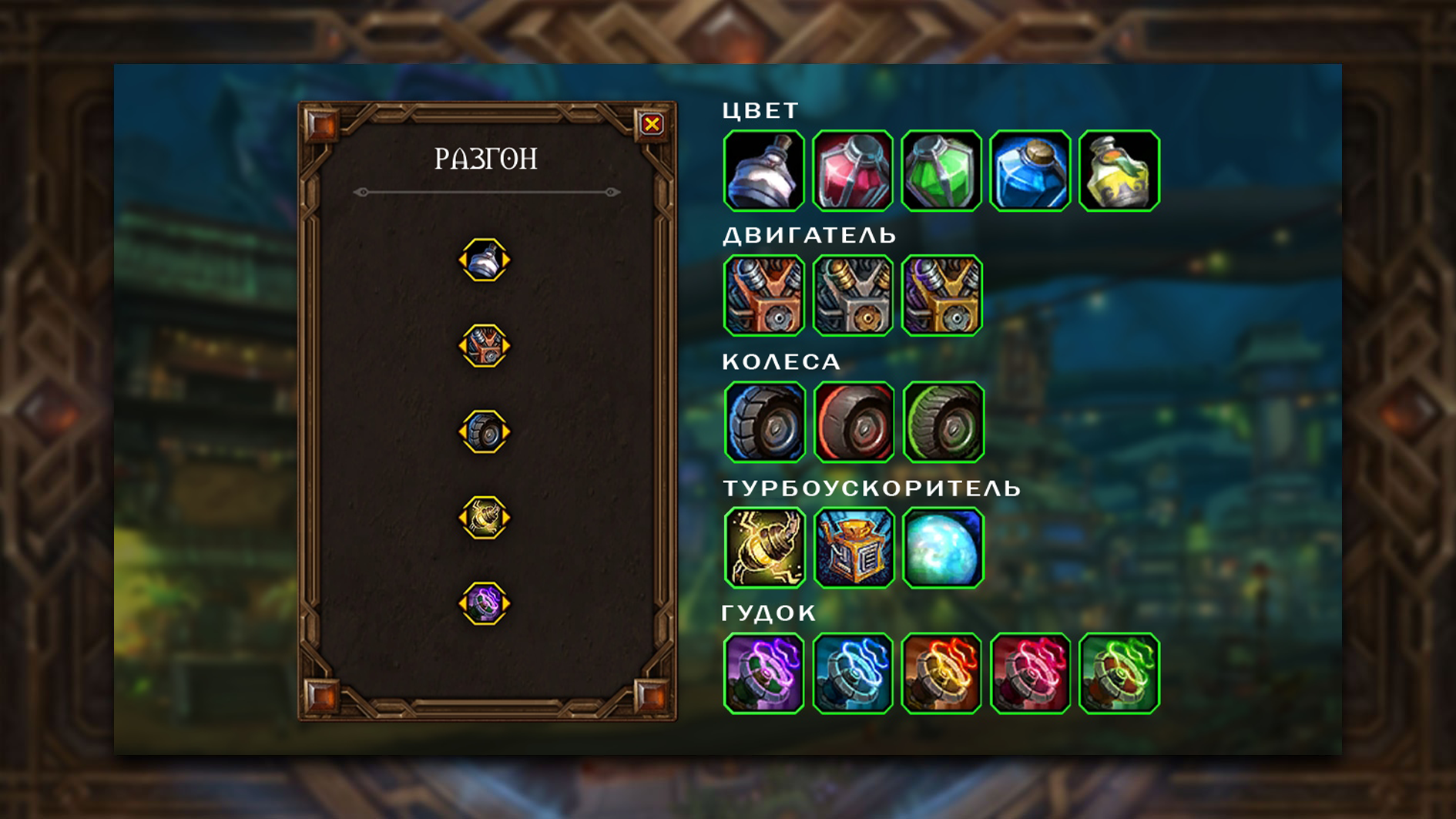Close the Разгон panel
The image size is (1456, 819).
(652, 124)
